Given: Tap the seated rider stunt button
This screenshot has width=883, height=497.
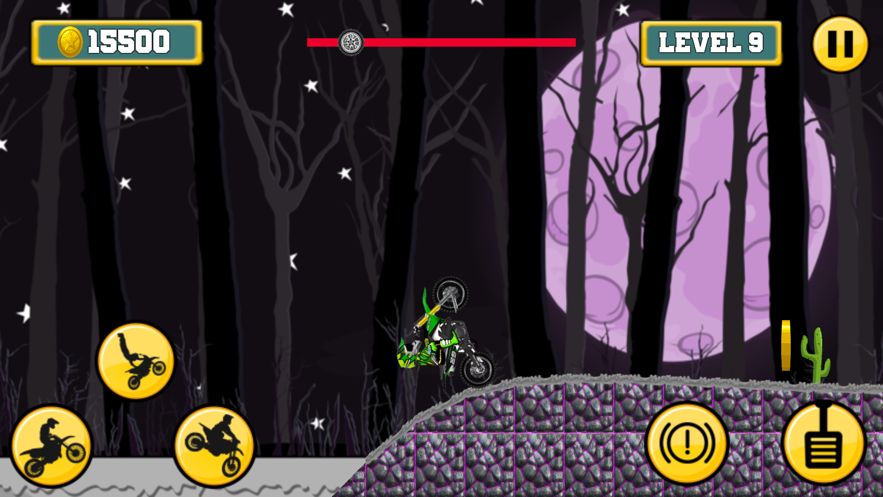Looking at the screenshot, I should coord(51,445).
